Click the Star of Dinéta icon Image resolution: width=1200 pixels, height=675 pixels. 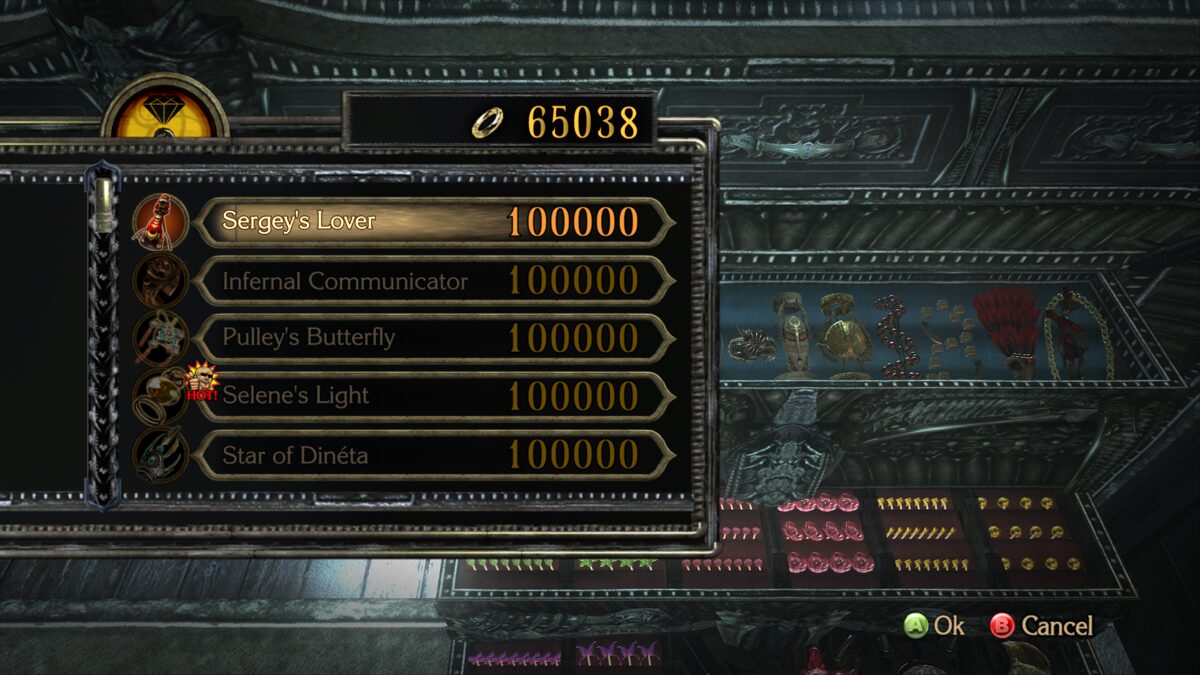[x=160, y=456]
